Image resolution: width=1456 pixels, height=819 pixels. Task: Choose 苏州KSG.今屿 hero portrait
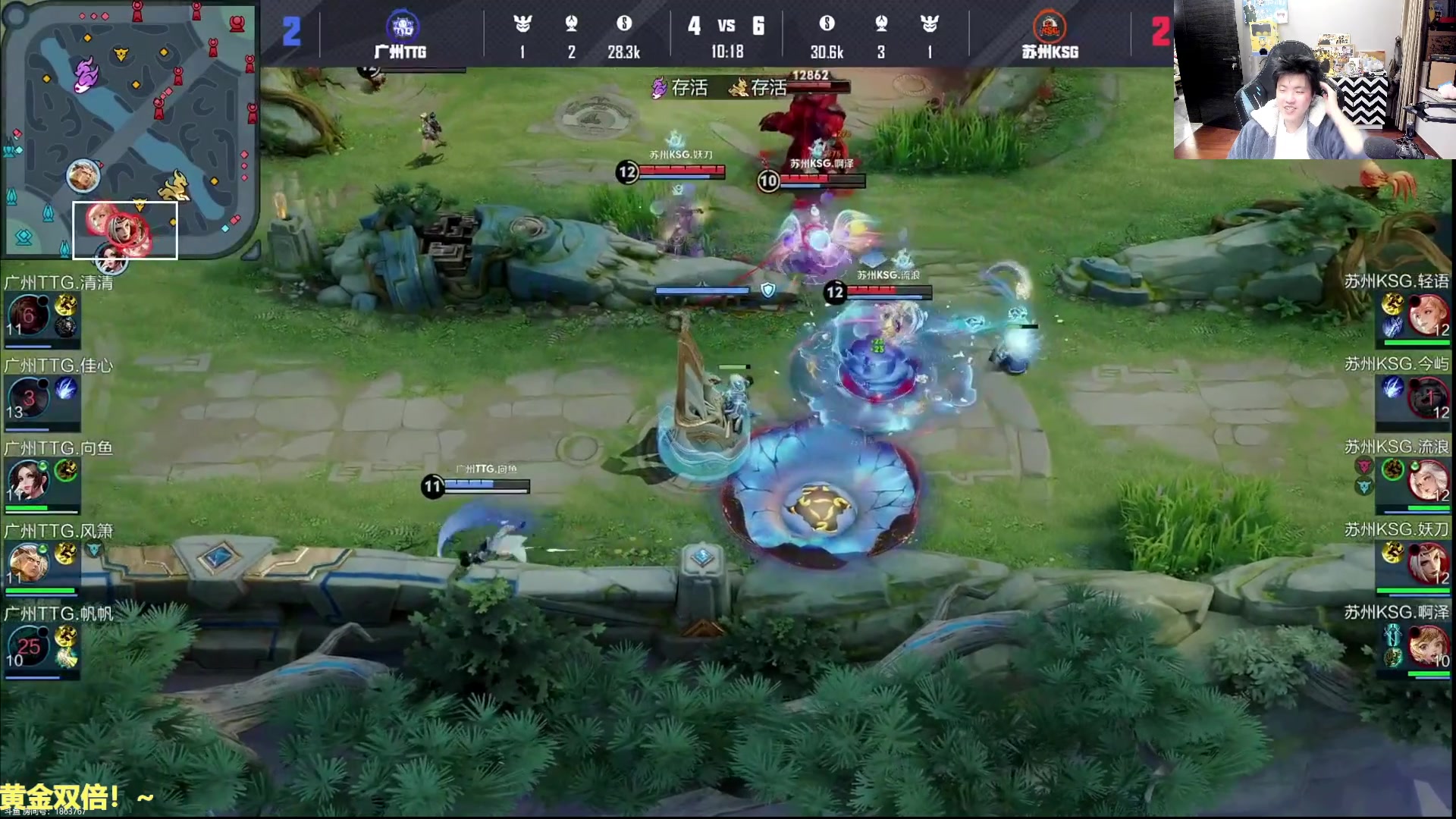coord(1428,398)
